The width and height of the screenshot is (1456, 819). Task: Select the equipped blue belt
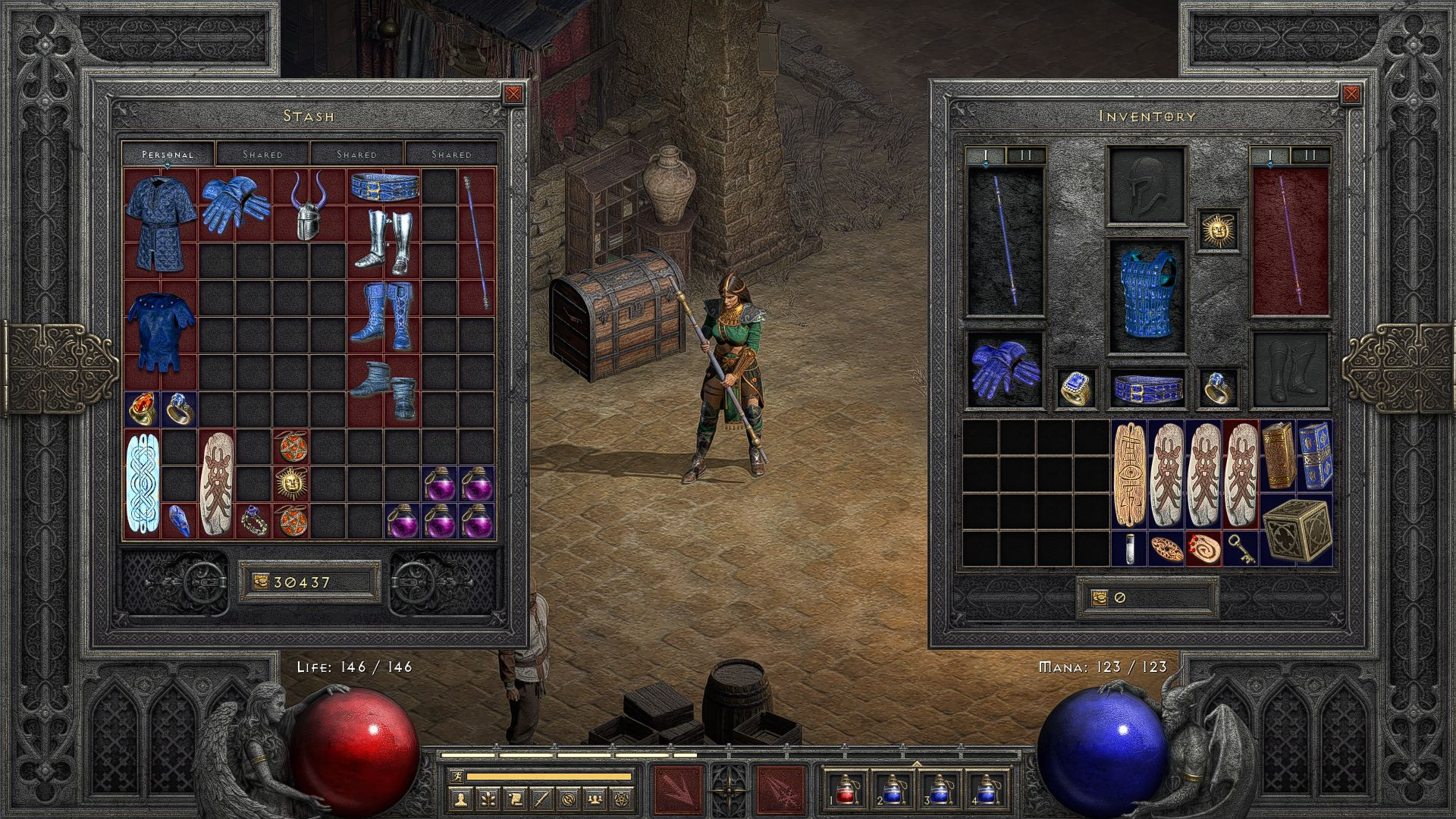click(x=1147, y=388)
